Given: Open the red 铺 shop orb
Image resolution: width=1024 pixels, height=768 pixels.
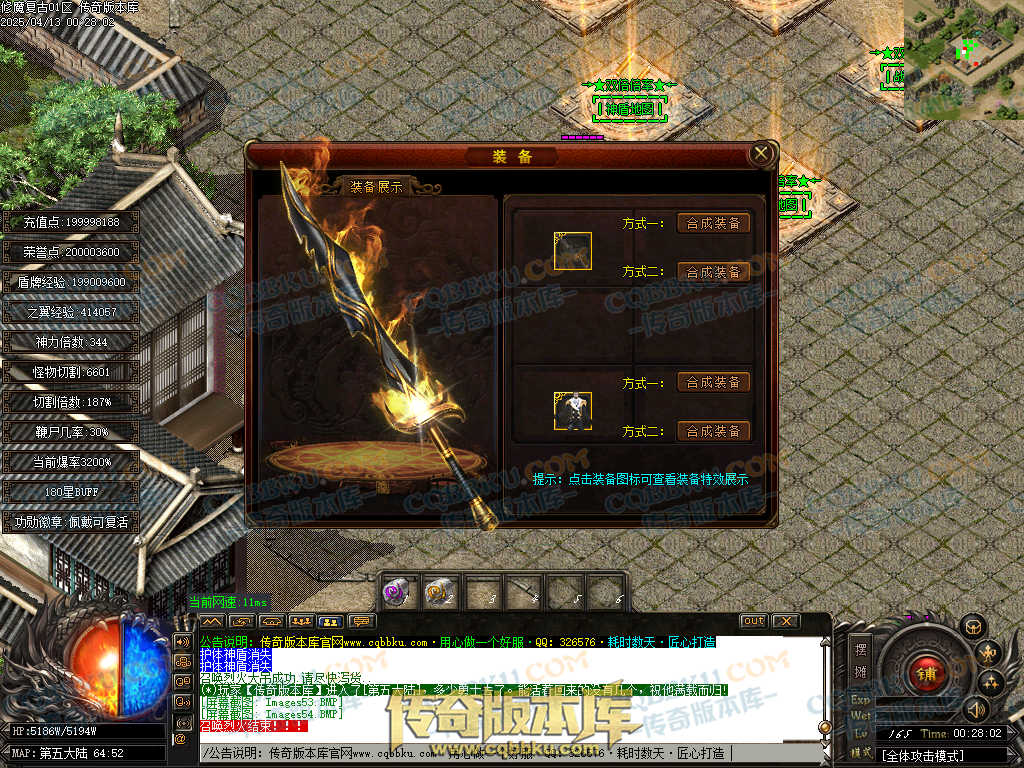Looking at the screenshot, I should 927,674.
